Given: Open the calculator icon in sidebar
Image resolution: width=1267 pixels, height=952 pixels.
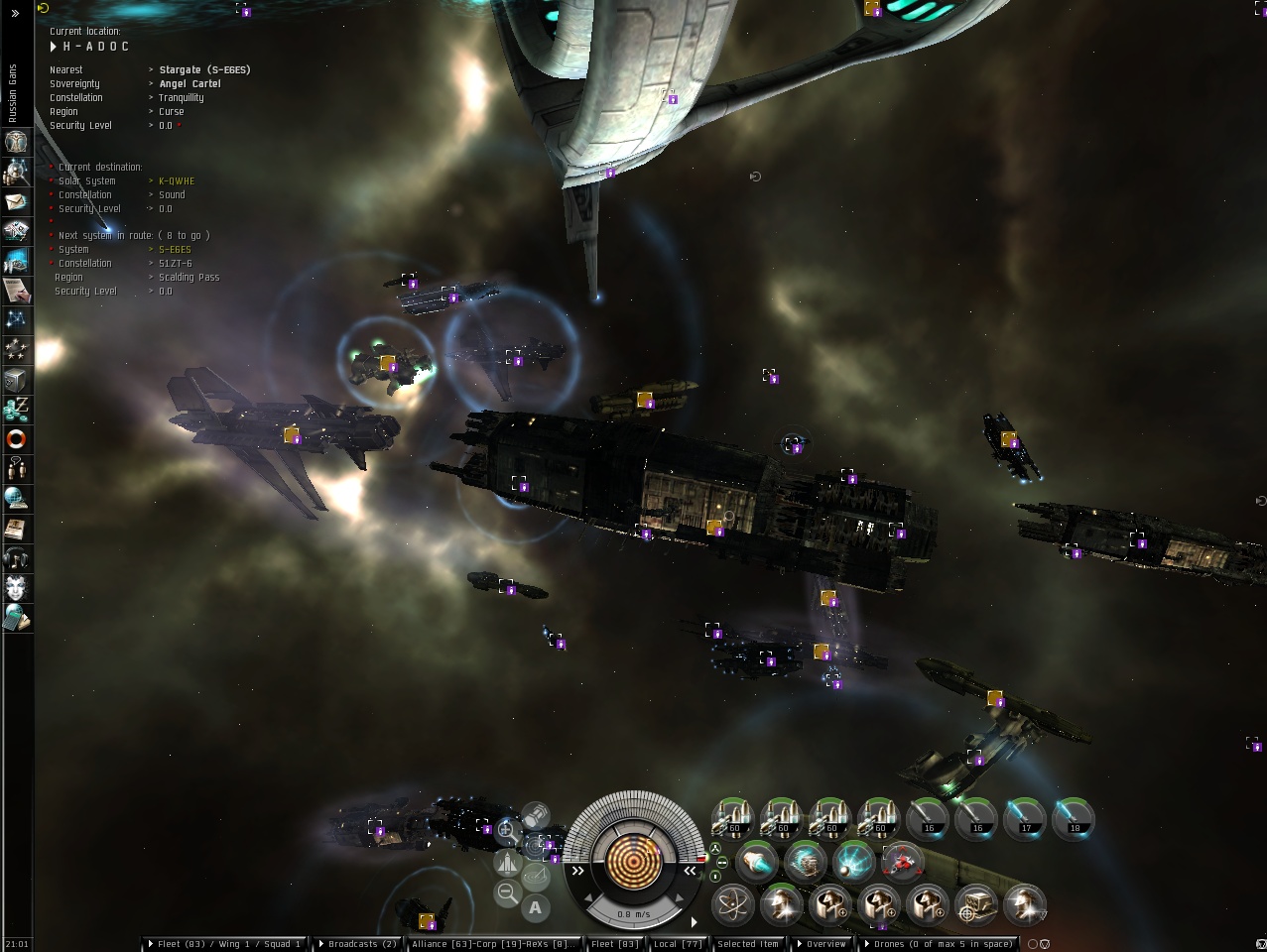Looking at the screenshot, I should (17, 618).
